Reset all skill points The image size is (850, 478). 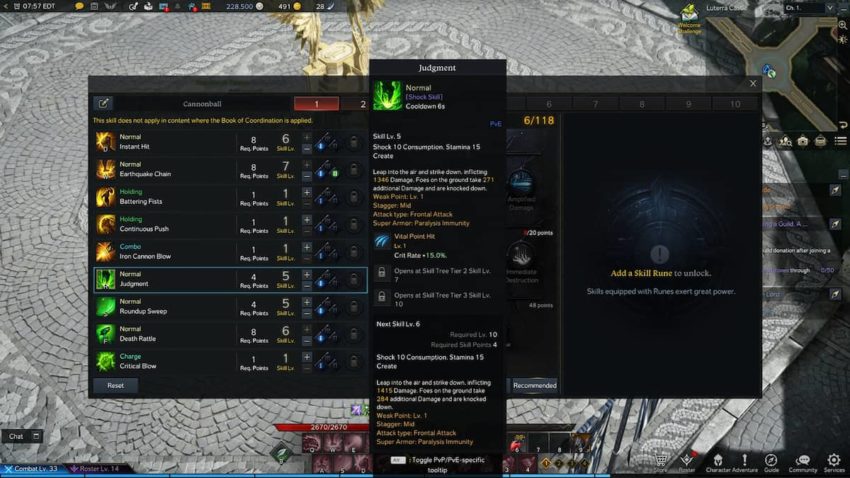[115, 385]
